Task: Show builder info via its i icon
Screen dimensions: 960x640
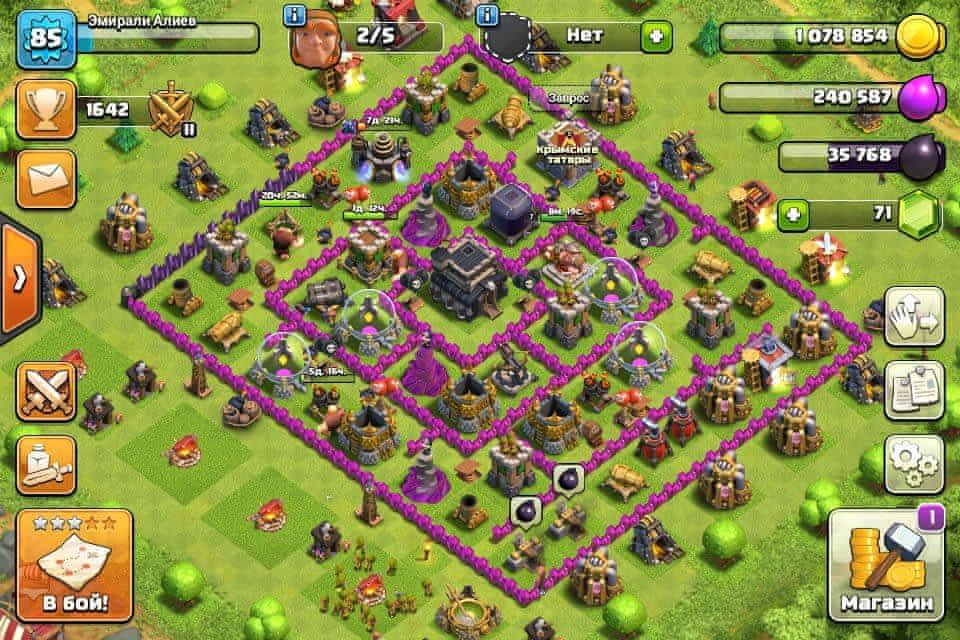Action: (295, 16)
